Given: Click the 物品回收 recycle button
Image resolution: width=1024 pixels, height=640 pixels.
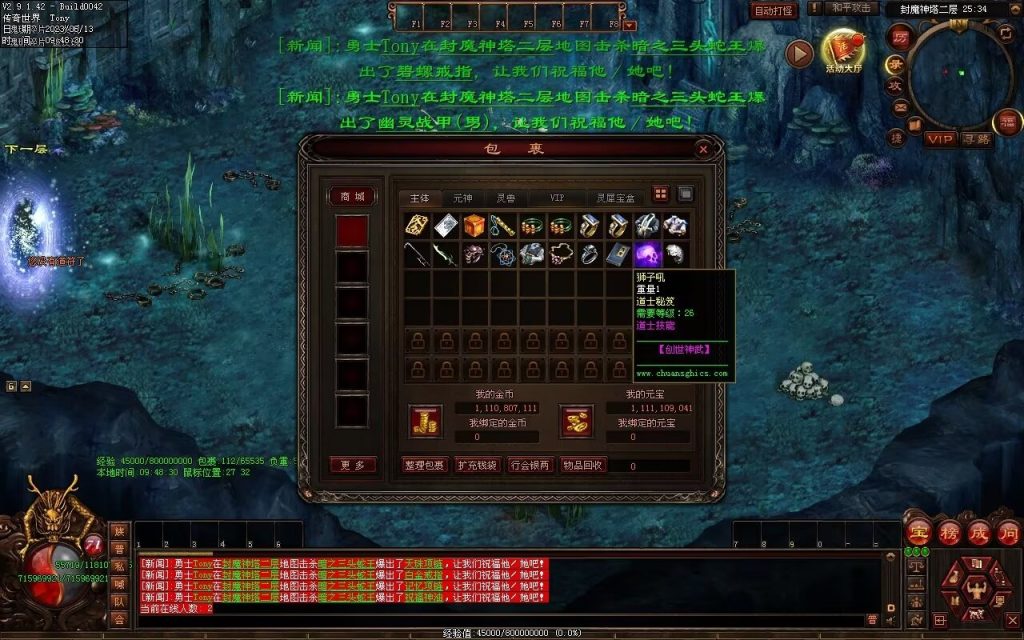Looking at the screenshot, I should pyautogui.click(x=582, y=465).
